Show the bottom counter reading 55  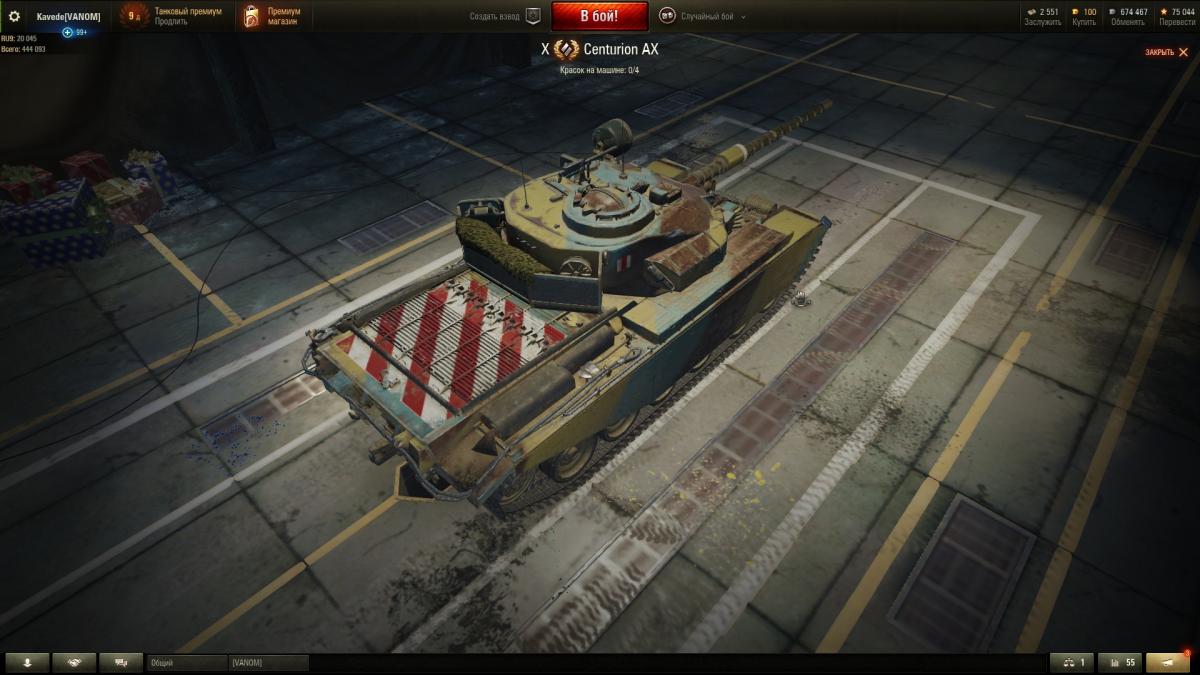click(x=1120, y=663)
